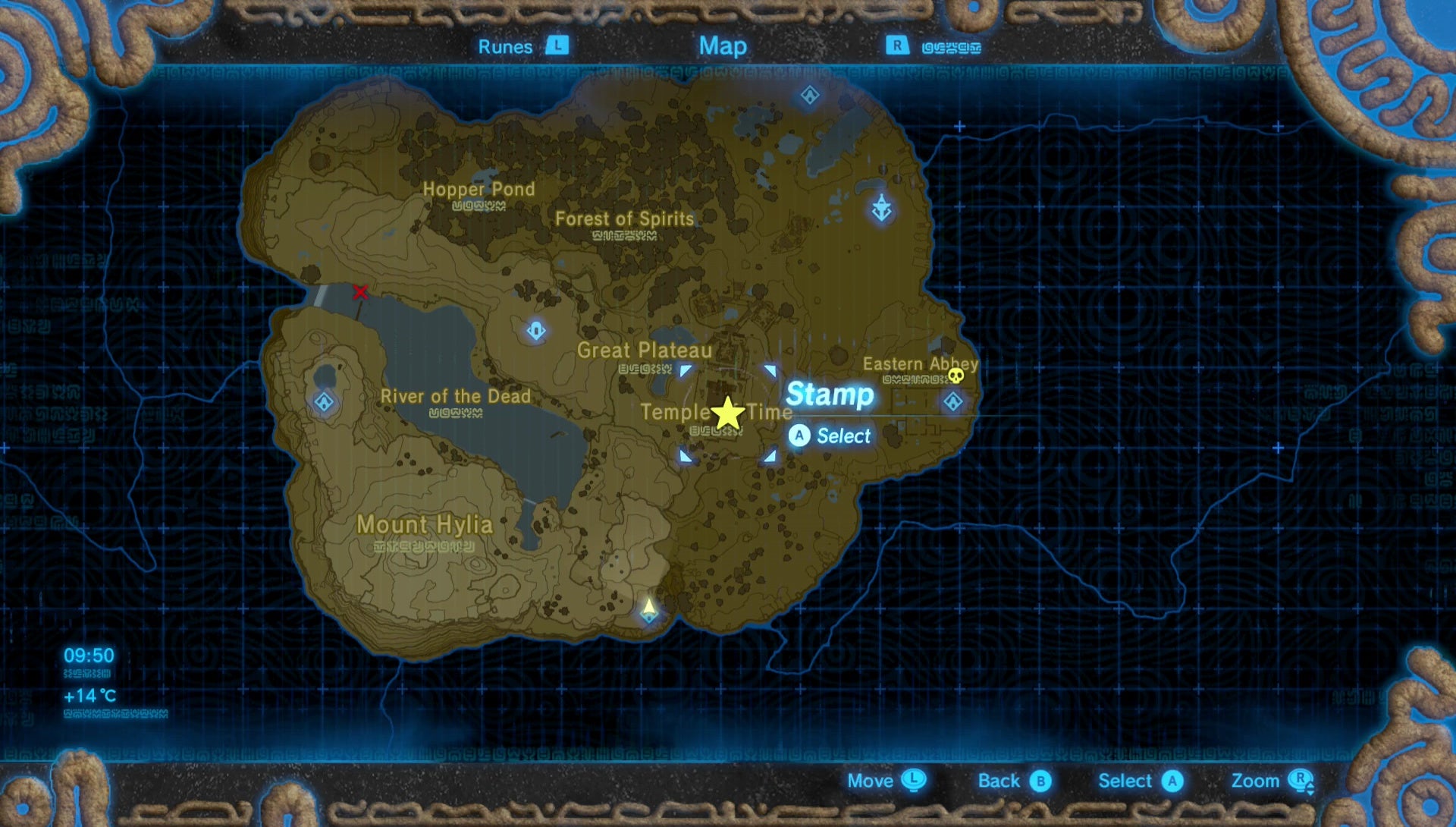Image resolution: width=1456 pixels, height=827 pixels.
Task: Select the yellow star stamp on Temple of Time
Action: point(726,413)
